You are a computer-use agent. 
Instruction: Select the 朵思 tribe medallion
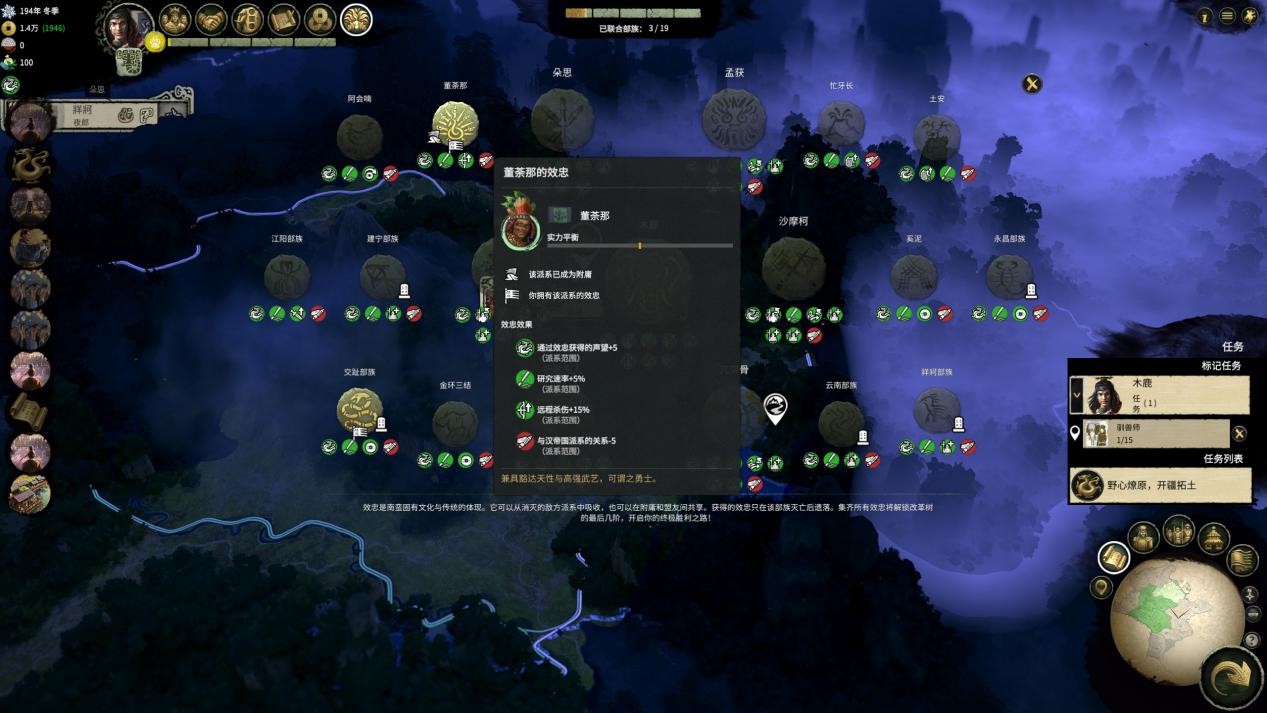(562, 120)
